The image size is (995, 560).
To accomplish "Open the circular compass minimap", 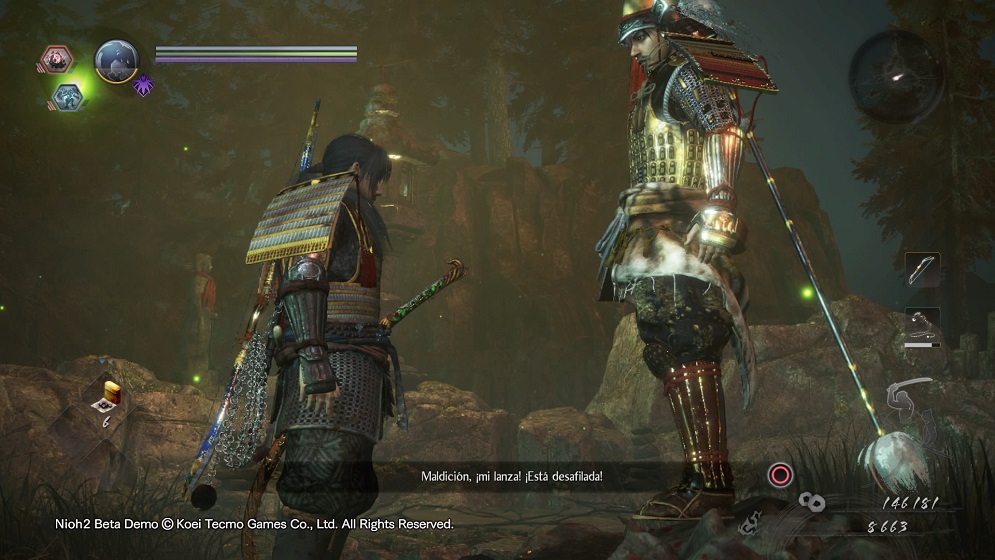I will [x=896, y=76].
